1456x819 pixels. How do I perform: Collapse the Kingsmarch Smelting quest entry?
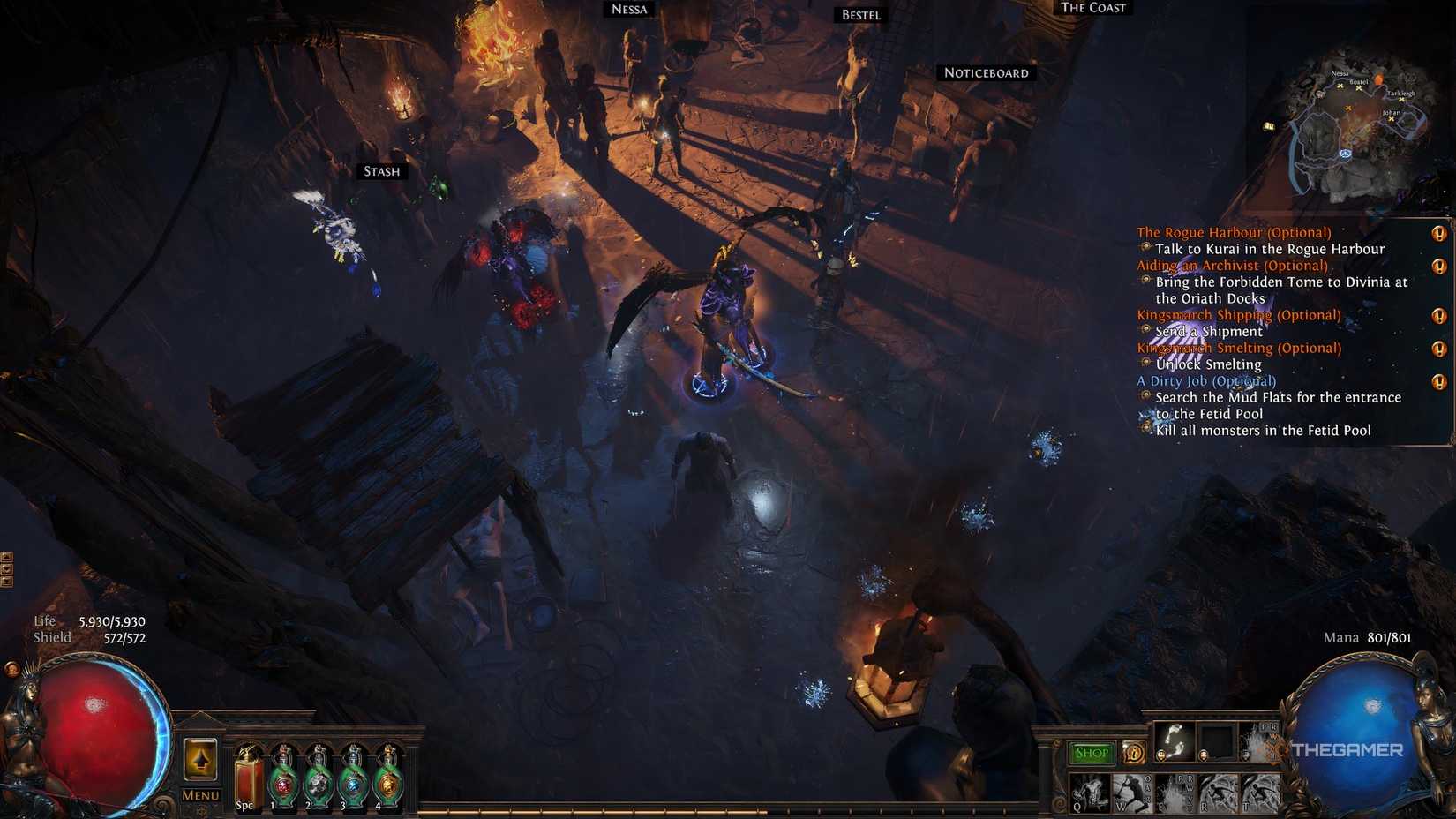[x=1240, y=348]
